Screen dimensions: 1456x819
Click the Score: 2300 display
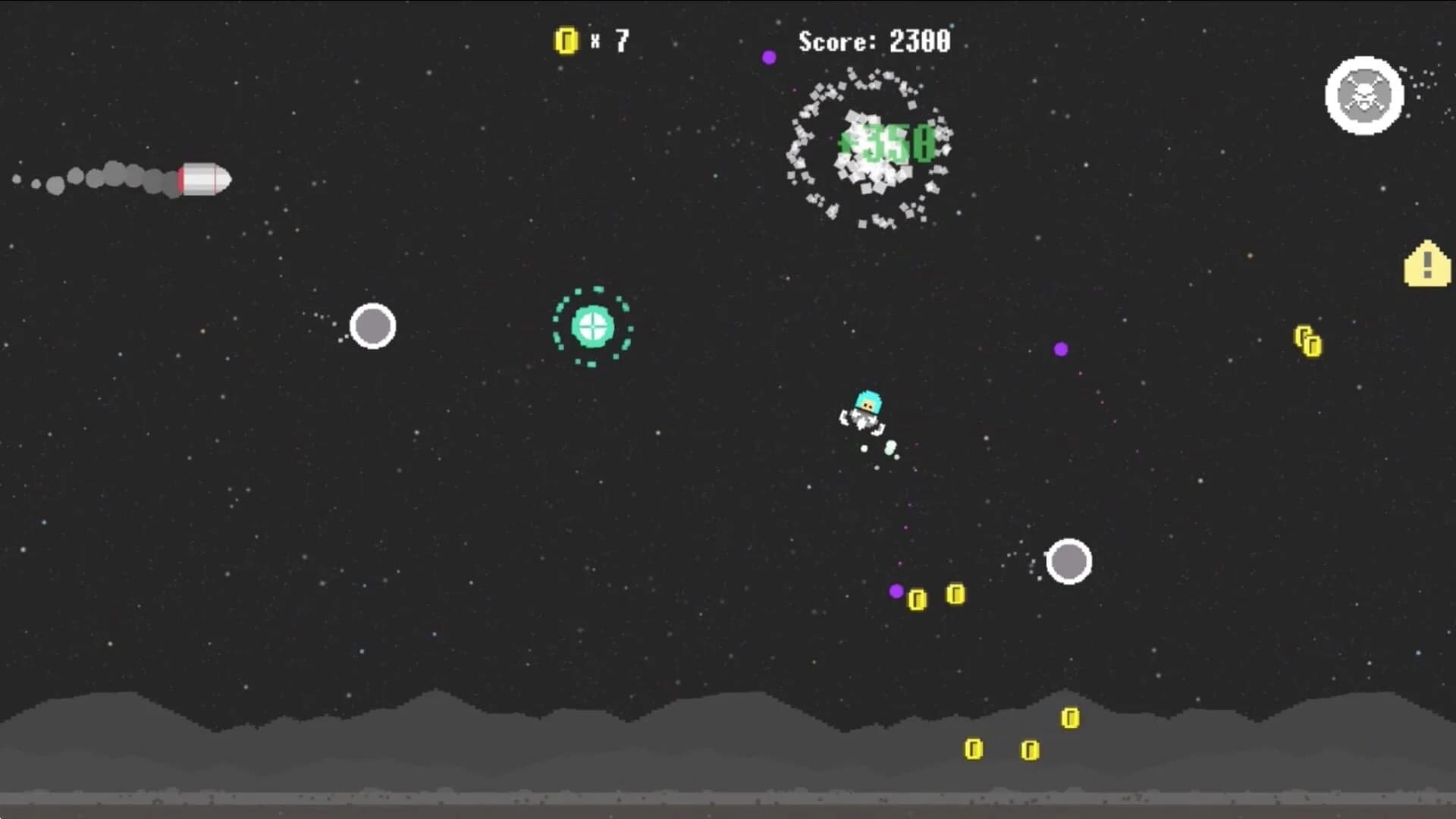point(872,42)
